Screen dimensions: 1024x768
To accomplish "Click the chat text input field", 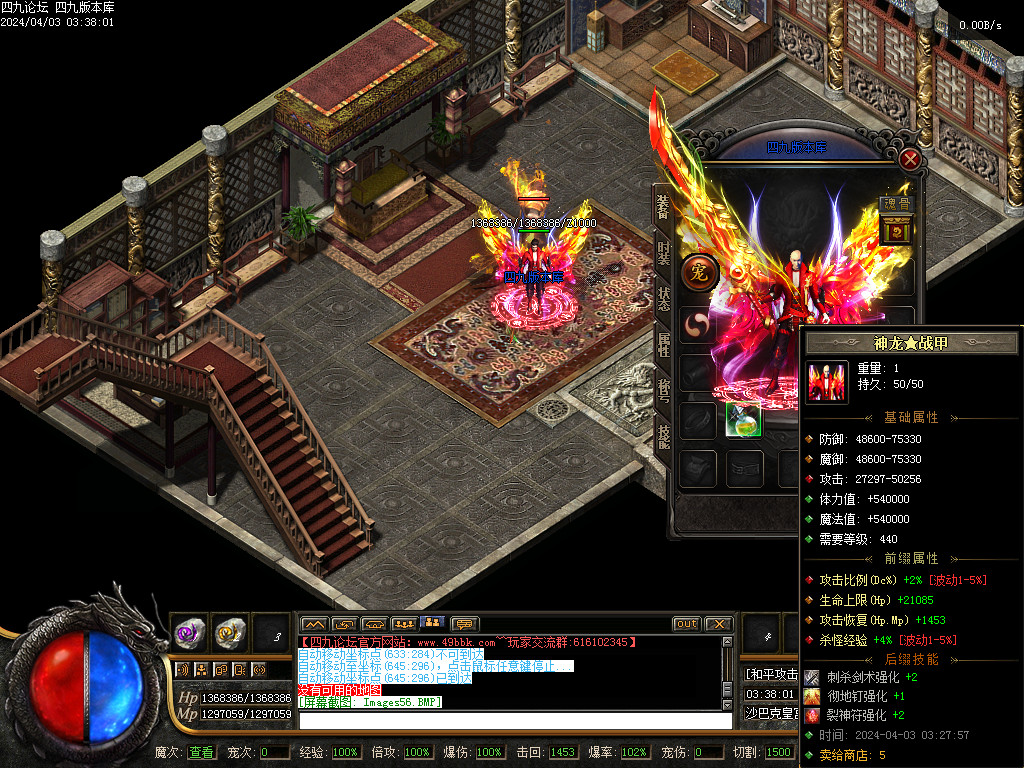I will (514, 720).
